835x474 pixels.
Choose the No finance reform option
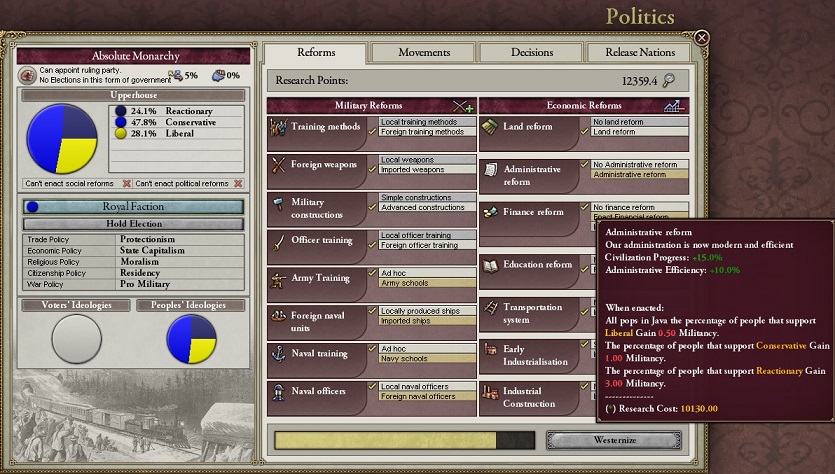coord(634,207)
